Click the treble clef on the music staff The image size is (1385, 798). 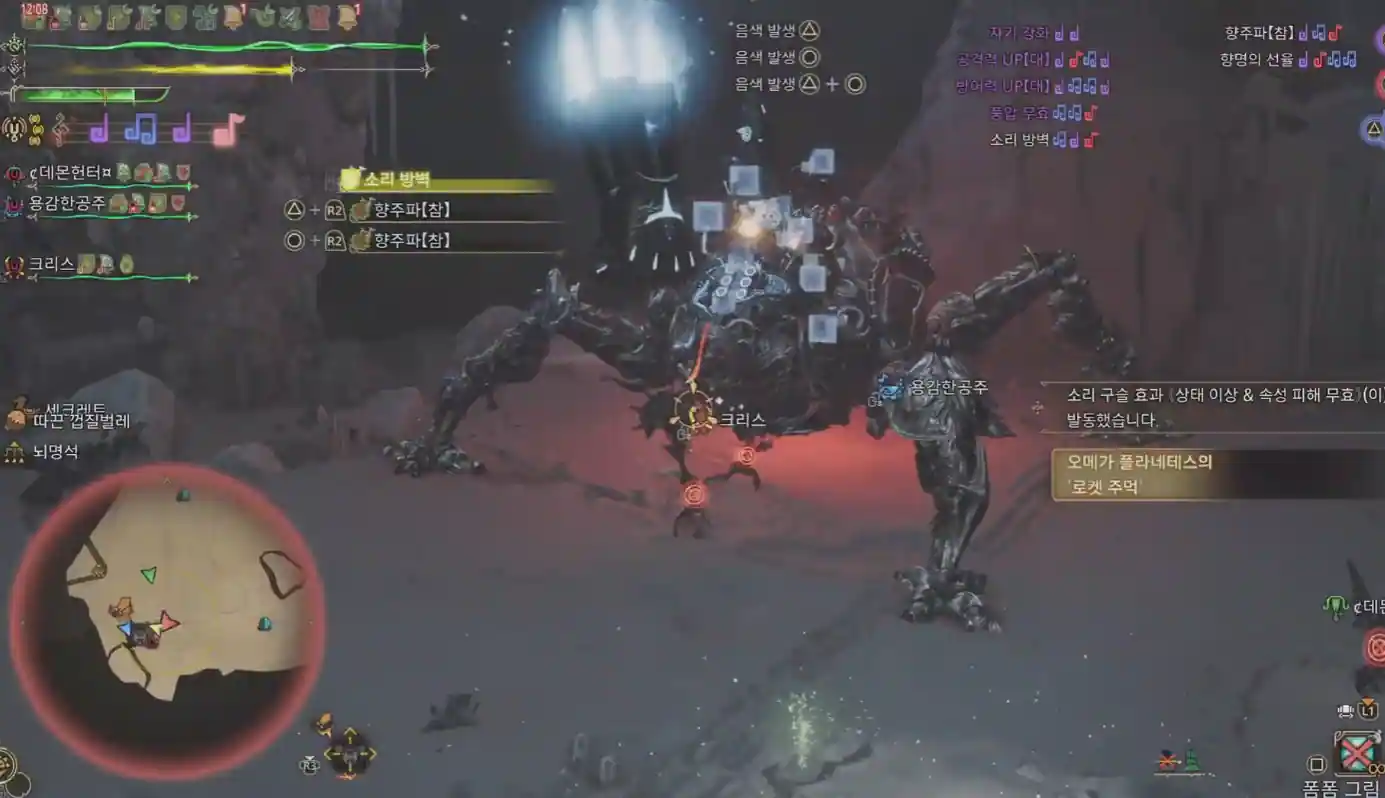pos(62,128)
